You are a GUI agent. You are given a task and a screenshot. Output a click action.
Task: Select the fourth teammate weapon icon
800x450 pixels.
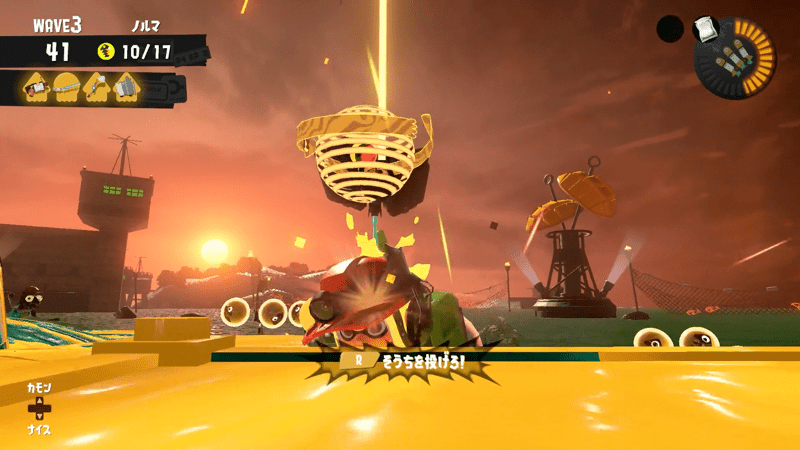pyautogui.click(x=127, y=88)
